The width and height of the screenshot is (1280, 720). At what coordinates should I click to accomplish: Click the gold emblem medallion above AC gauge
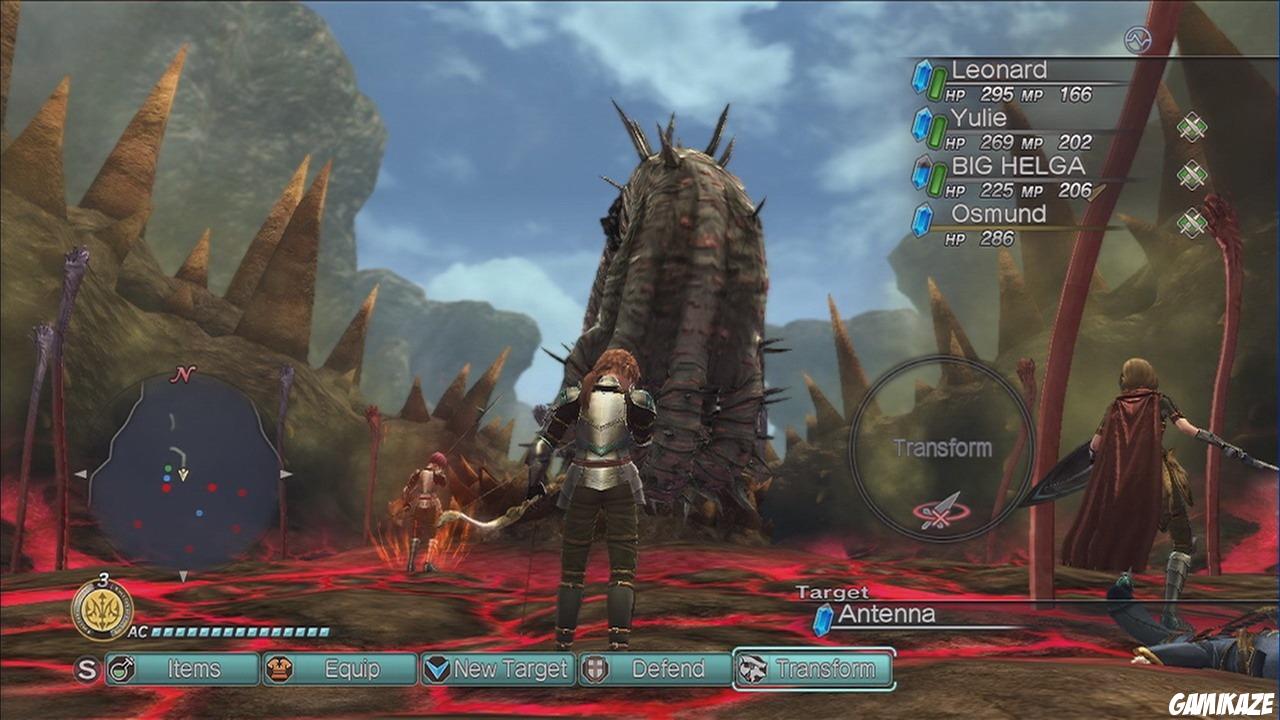pos(102,609)
